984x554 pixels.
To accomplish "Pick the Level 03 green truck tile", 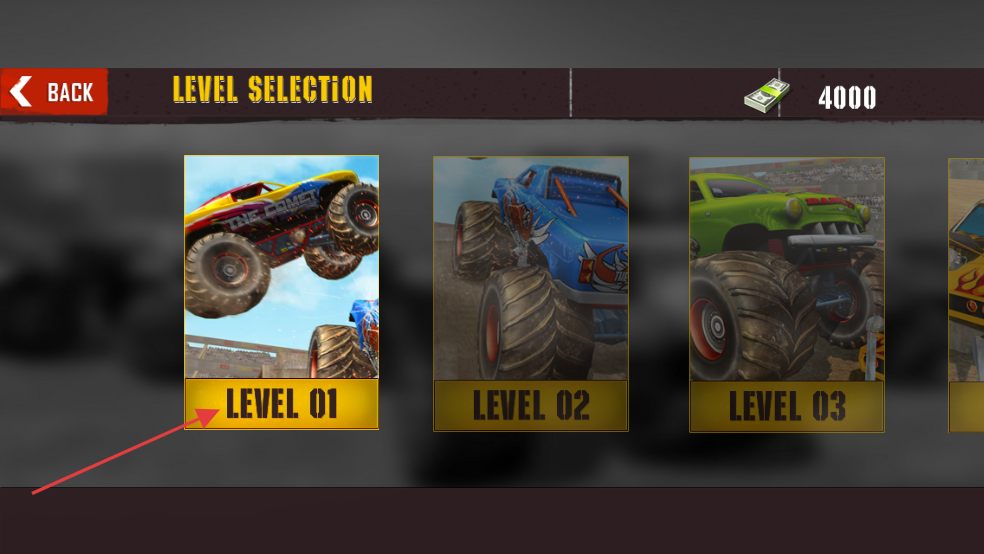I will pyautogui.click(x=786, y=294).
